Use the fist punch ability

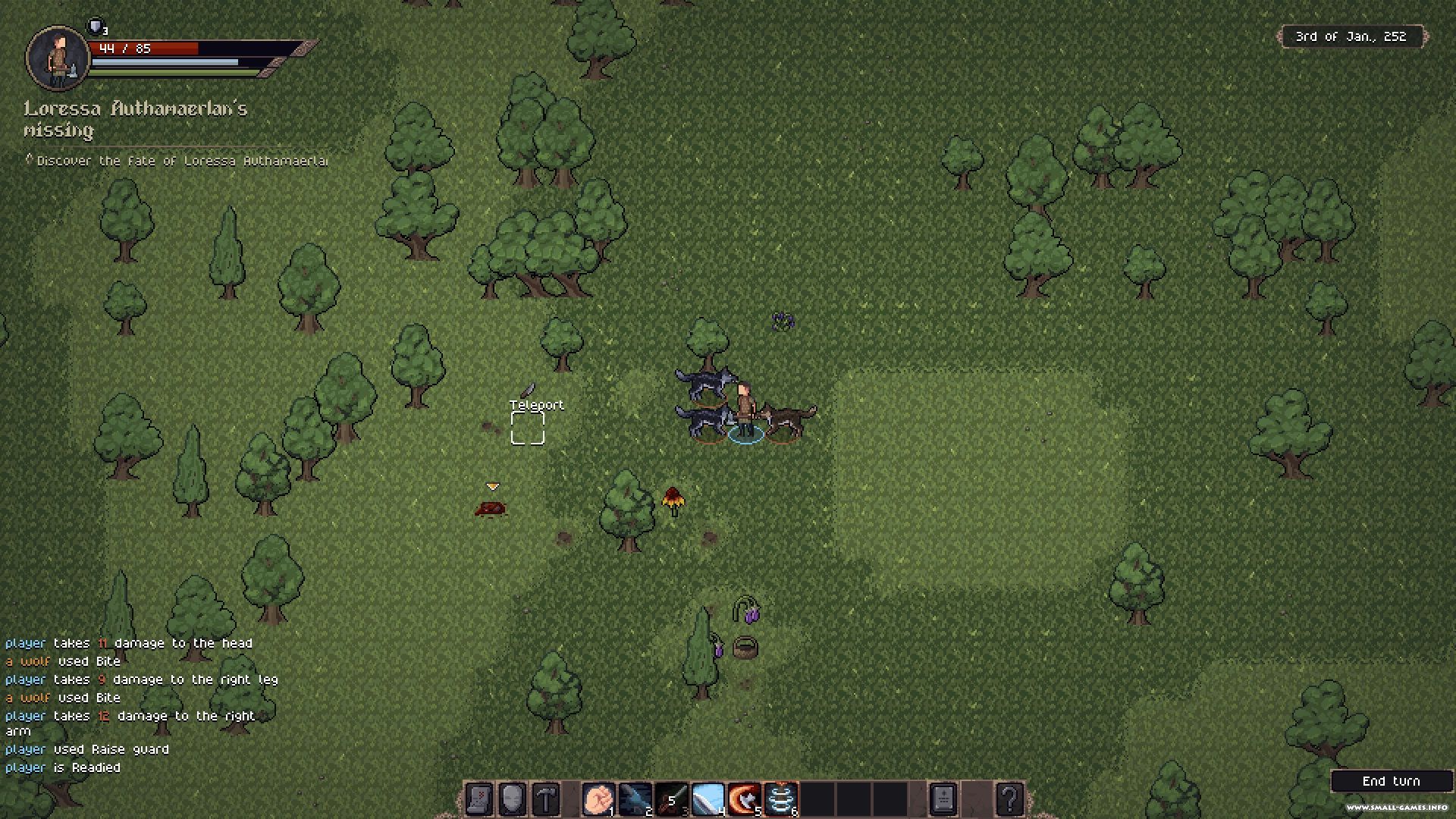click(x=598, y=799)
